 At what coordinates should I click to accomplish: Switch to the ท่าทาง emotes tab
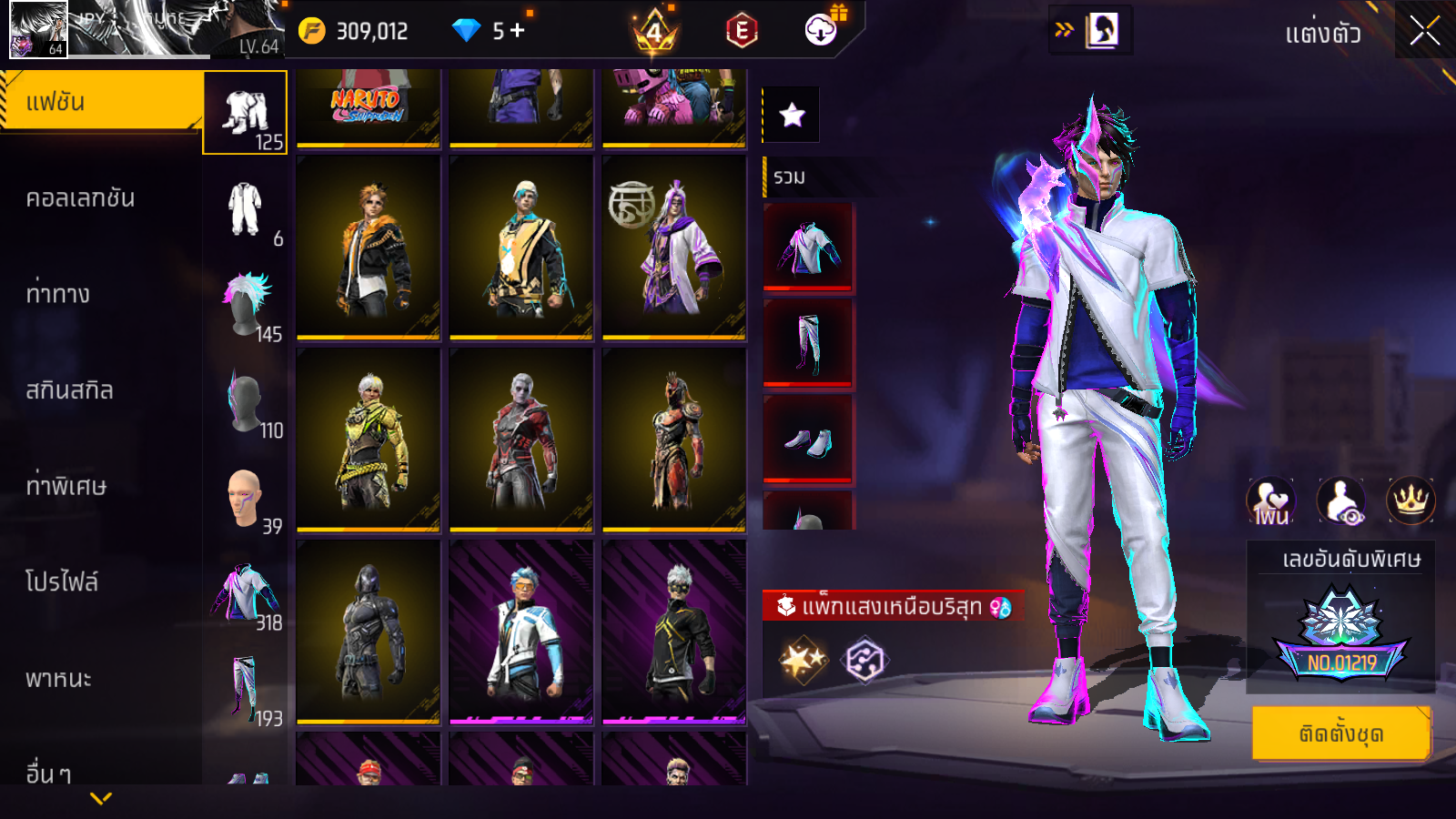[58, 294]
